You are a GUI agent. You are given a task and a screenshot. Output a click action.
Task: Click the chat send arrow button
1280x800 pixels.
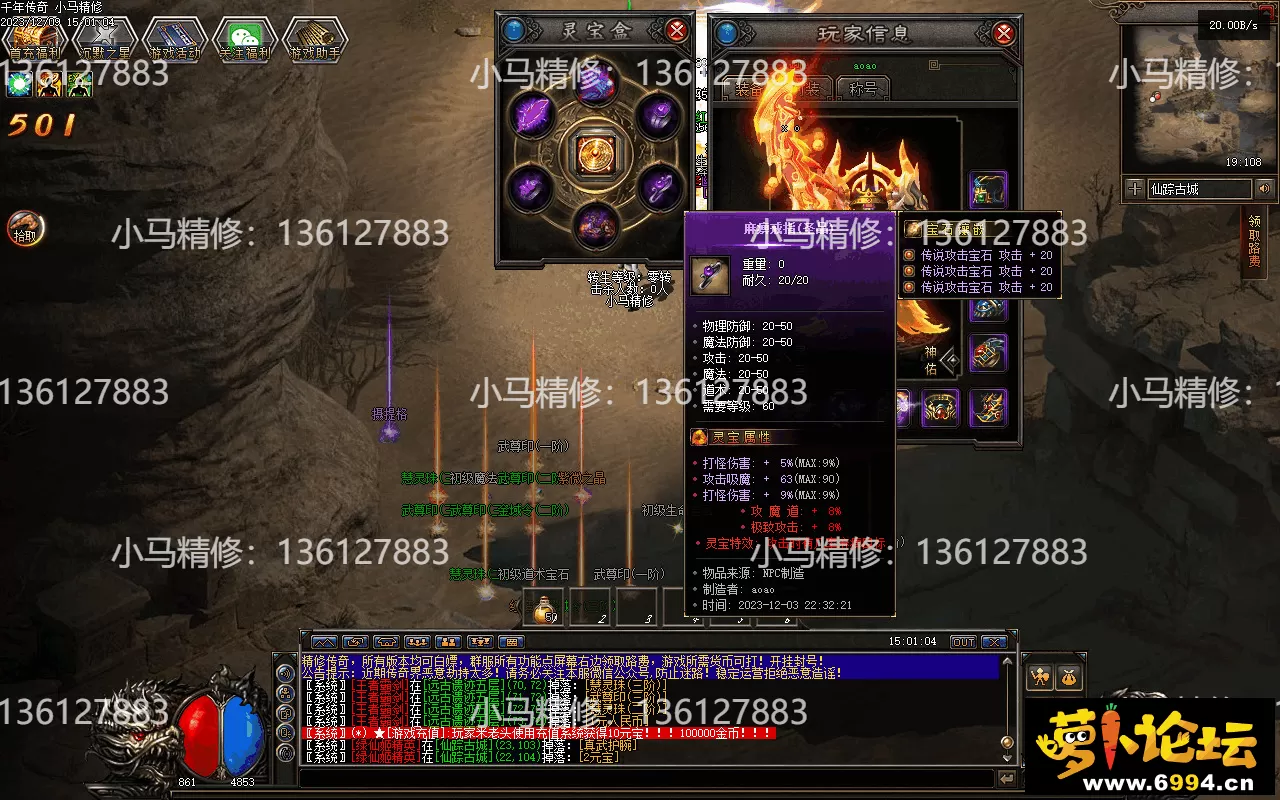click(x=1006, y=778)
